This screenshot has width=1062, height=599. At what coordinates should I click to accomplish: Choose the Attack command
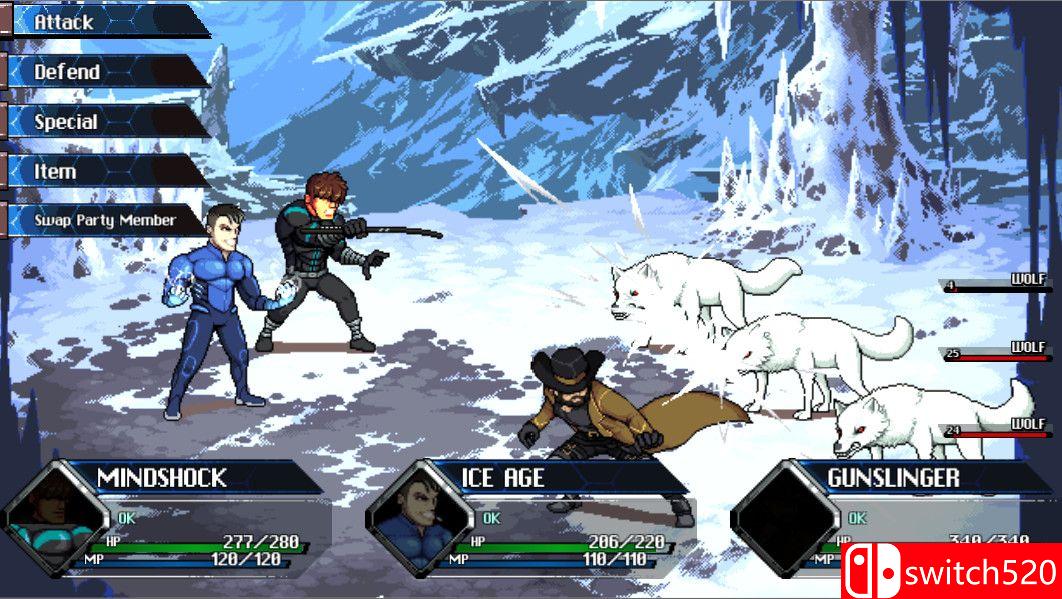105,21
